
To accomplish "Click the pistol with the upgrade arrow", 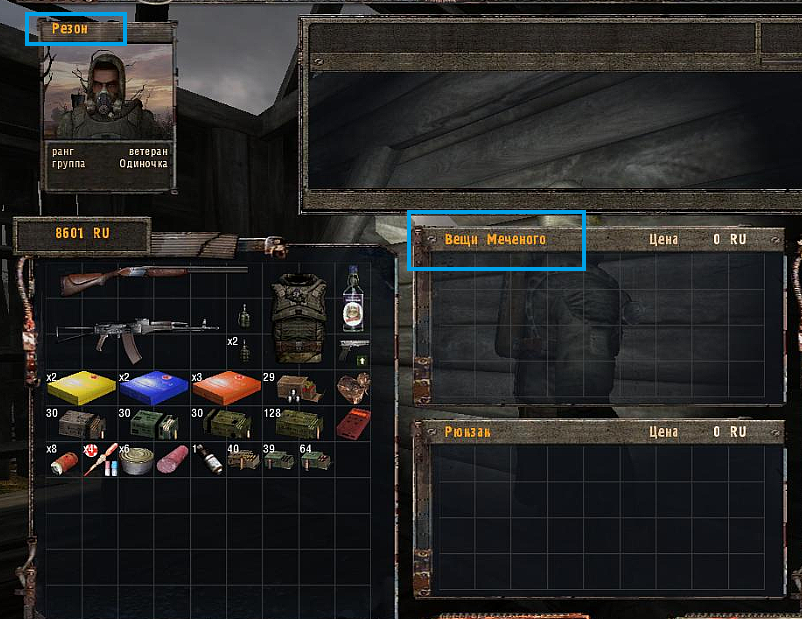I will click(x=352, y=349).
